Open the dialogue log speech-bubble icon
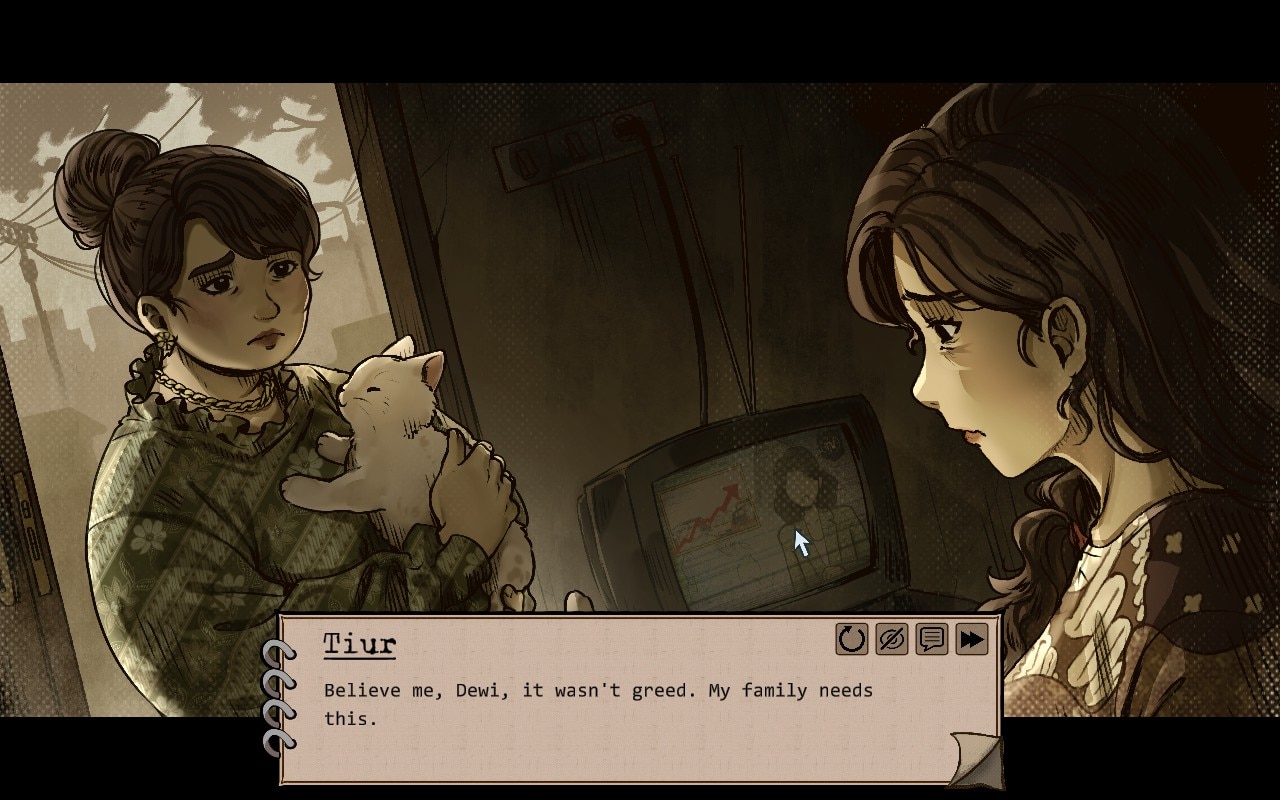This screenshot has width=1280, height=800. (931, 639)
